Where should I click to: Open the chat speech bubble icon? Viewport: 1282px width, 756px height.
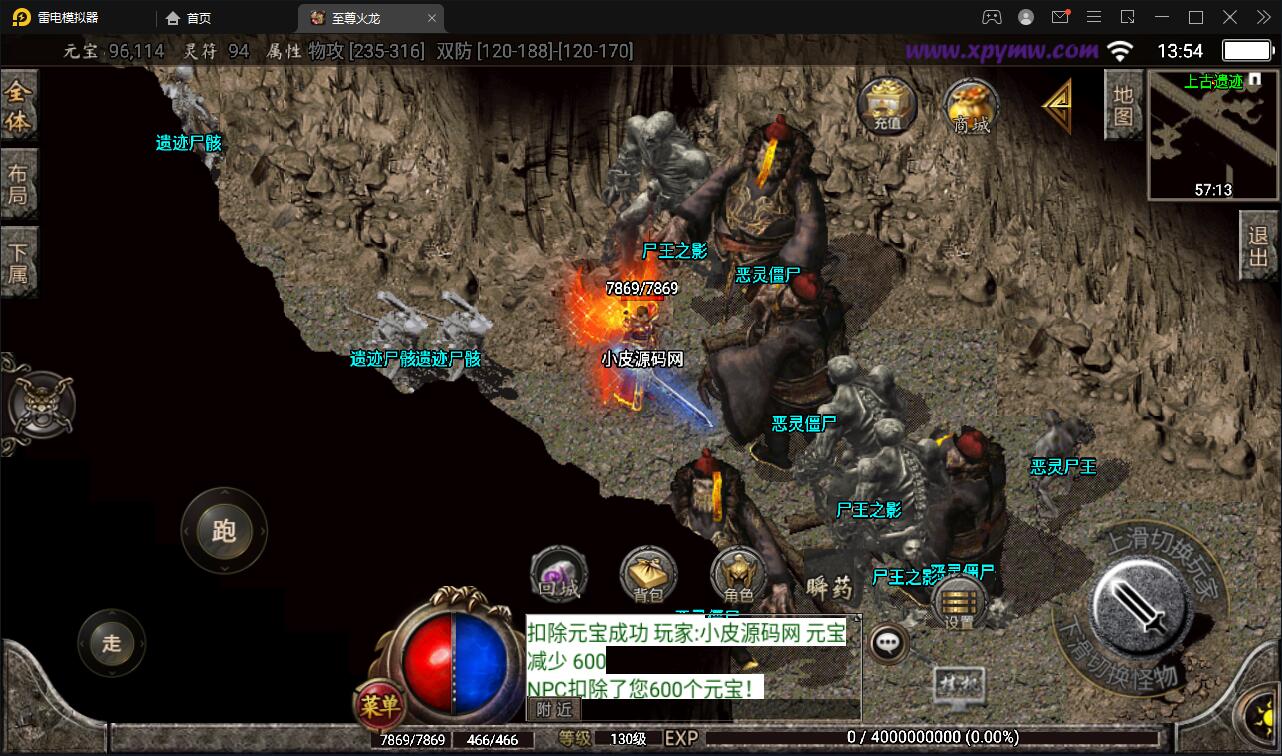pos(888,644)
